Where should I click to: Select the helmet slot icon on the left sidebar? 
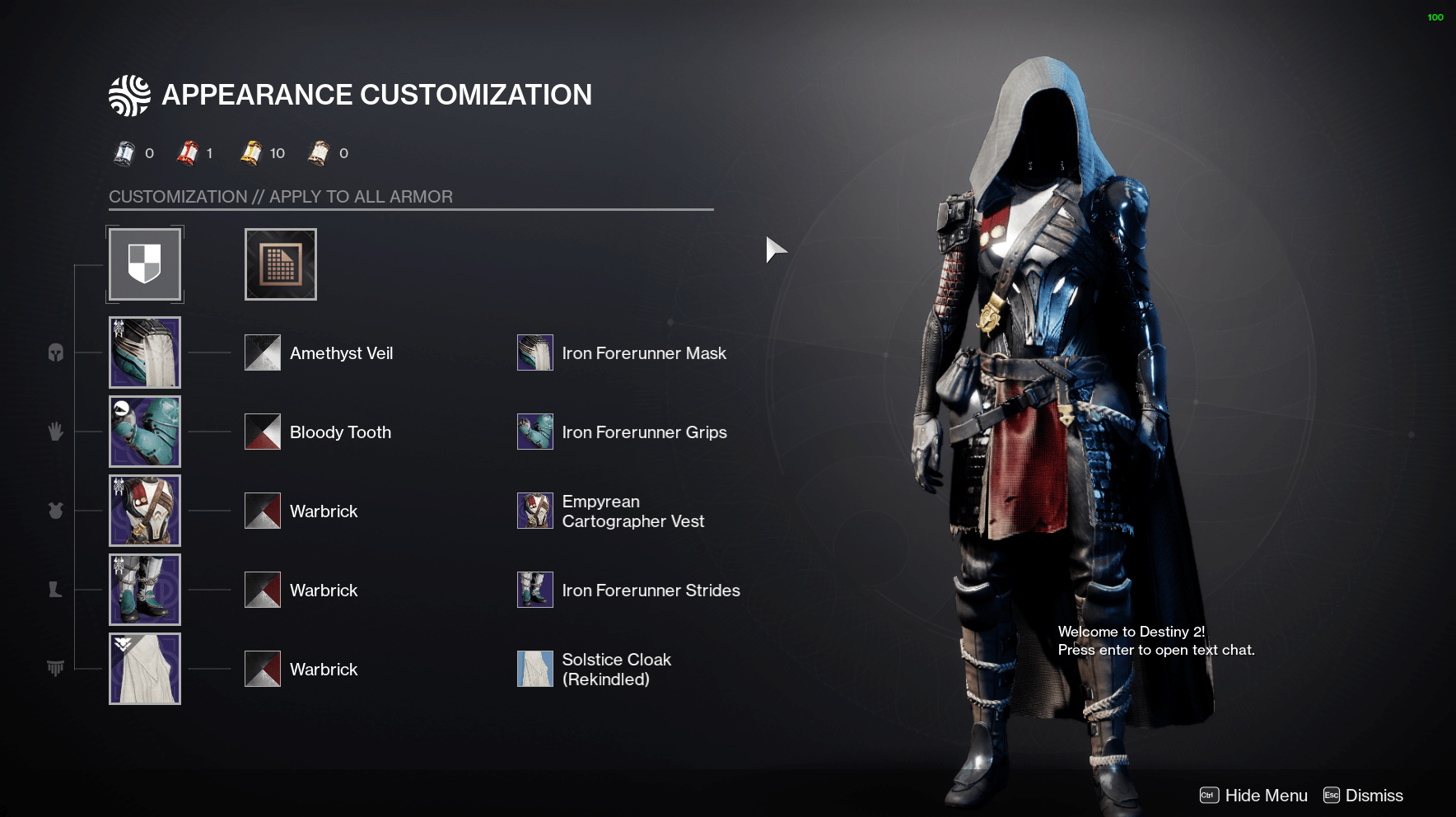pyautogui.click(x=55, y=352)
